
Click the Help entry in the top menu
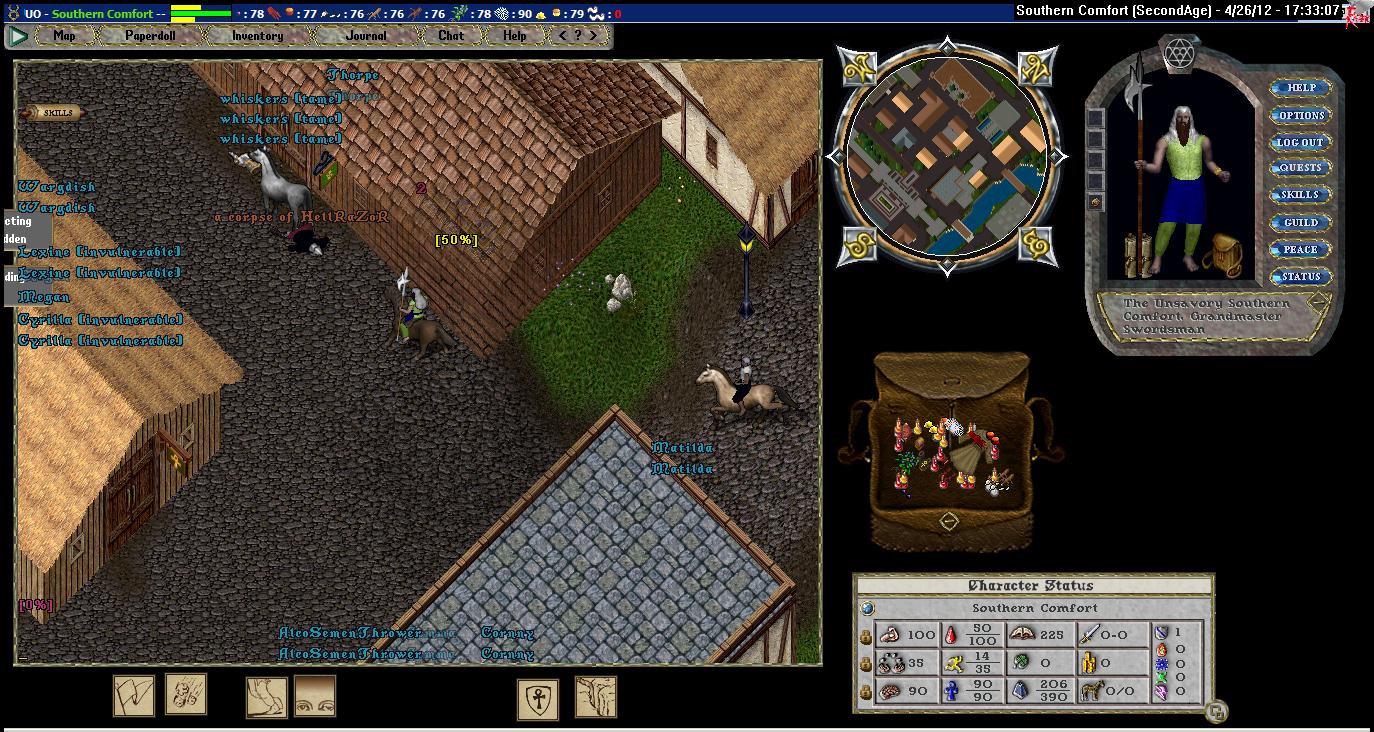pyautogui.click(x=514, y=36)
